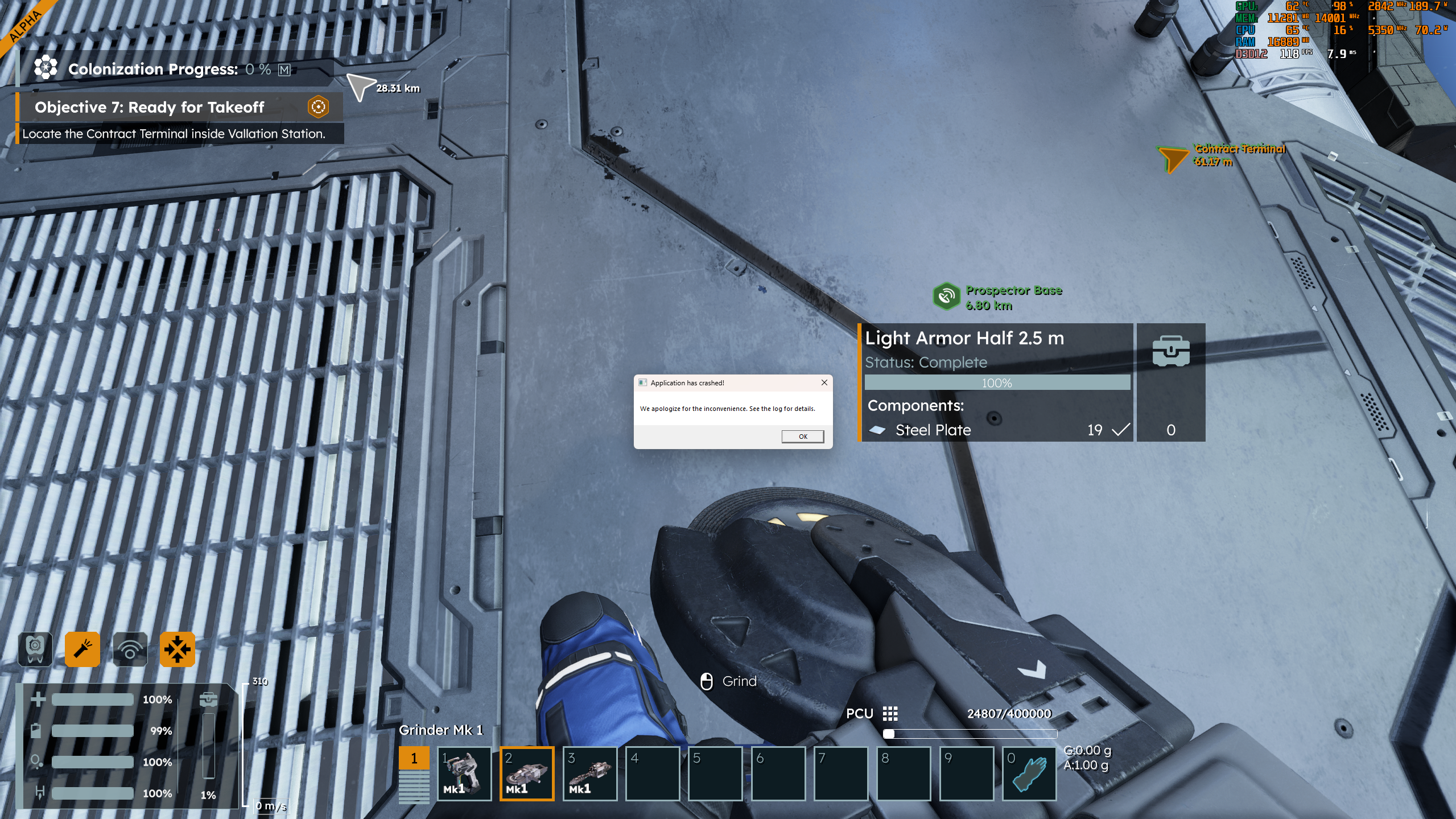Select the Grinder Mk1 in hotbar slot 2
This screenshot has height=819, width=1456.
tap(527, 773)
